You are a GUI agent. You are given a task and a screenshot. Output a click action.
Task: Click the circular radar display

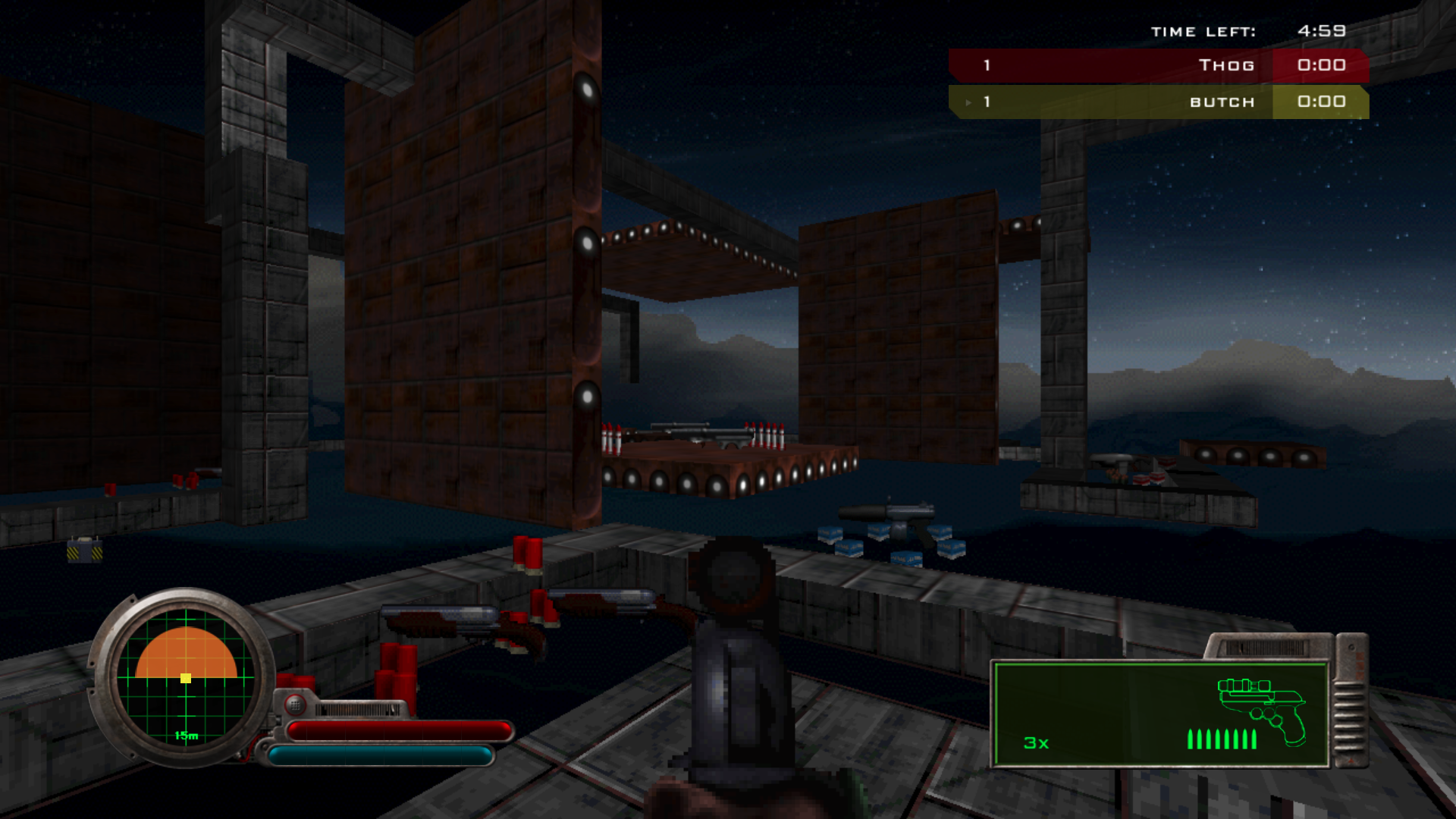point(186,677)
